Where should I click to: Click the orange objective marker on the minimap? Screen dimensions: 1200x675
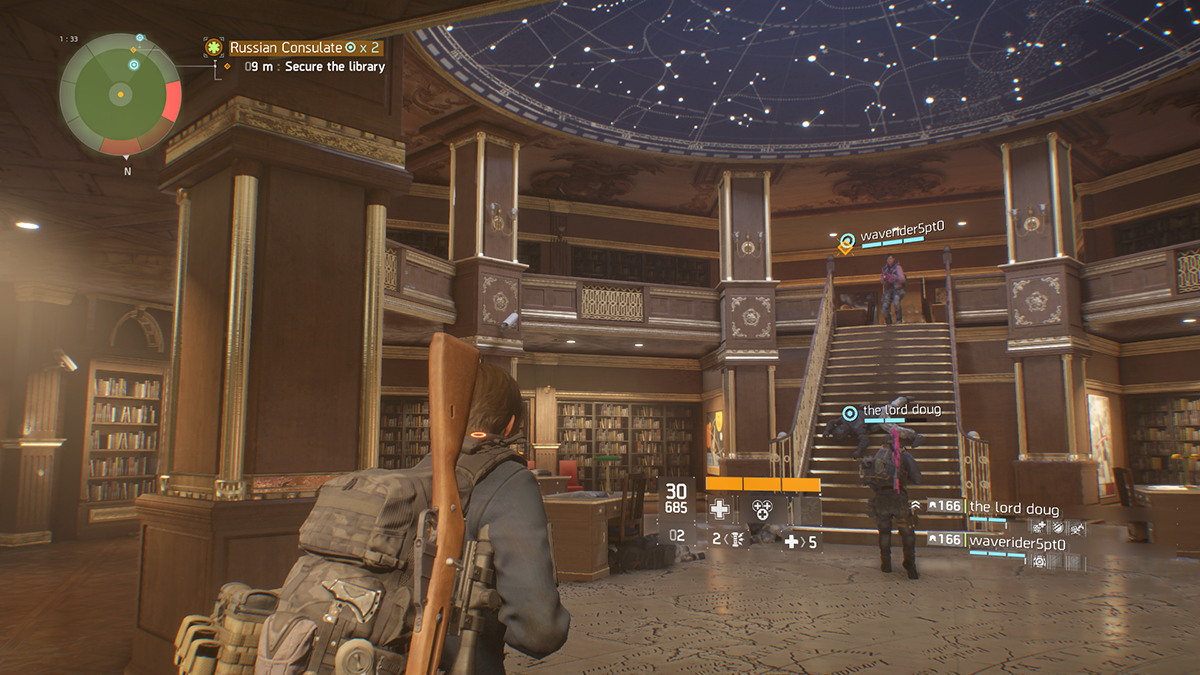pos(133,49)
